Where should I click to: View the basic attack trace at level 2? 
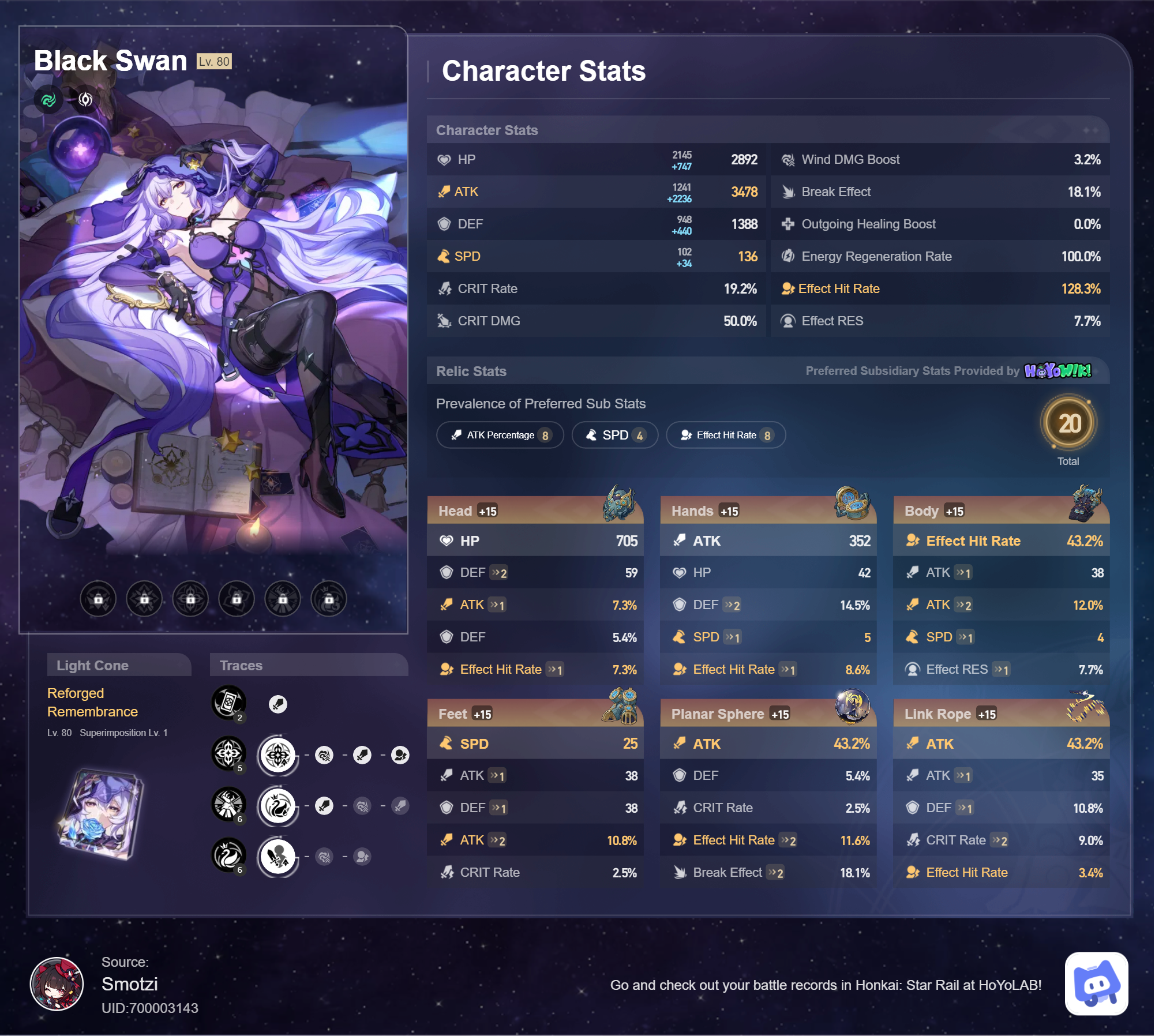click(x=229, y=703)
